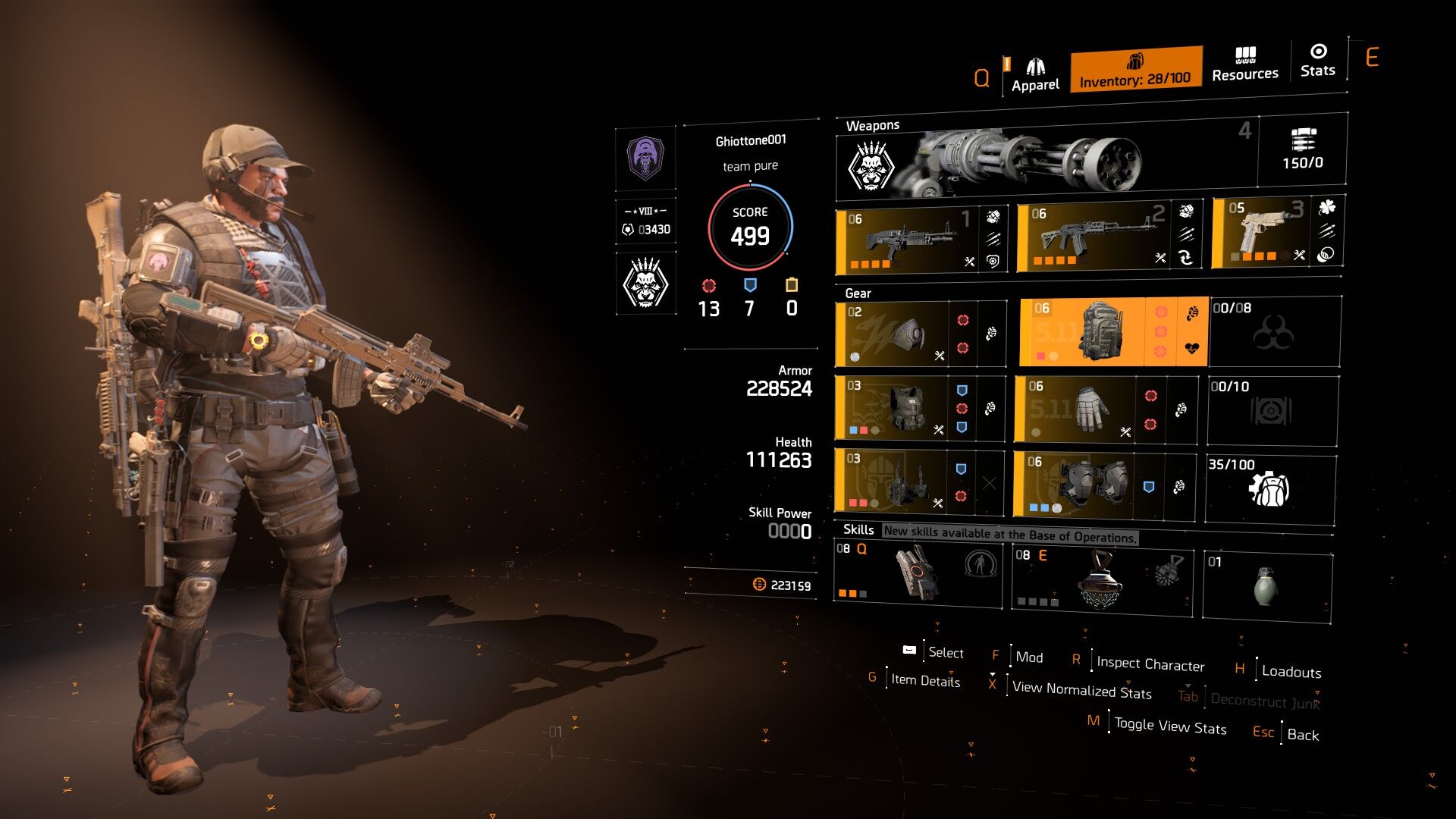Open the Inventory tab
Screen dimensions: 1456x819
(1135, 70)
